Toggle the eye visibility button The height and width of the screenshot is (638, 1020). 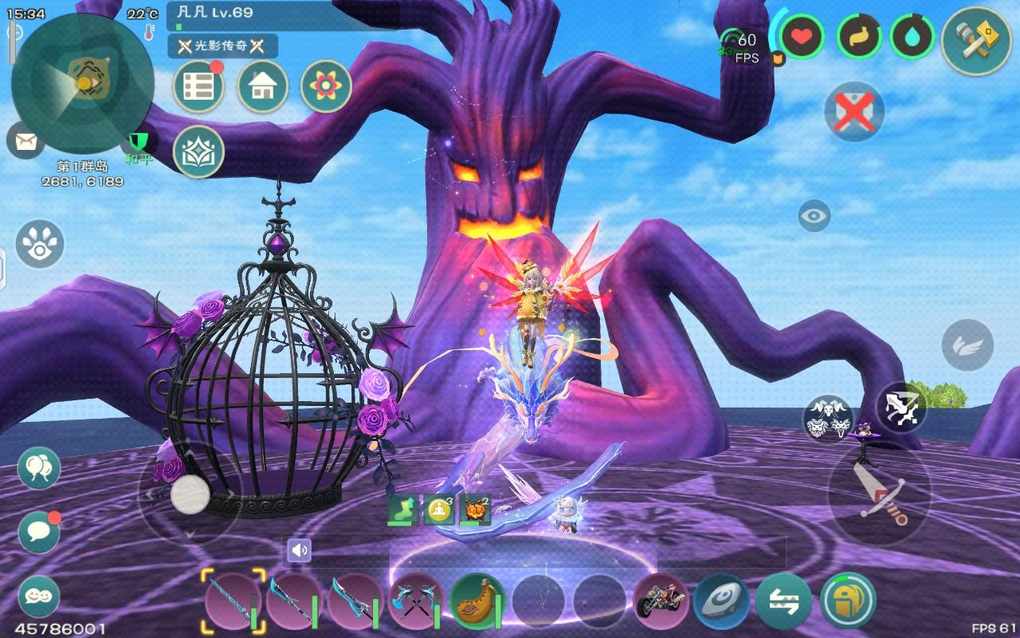(814, 215)
